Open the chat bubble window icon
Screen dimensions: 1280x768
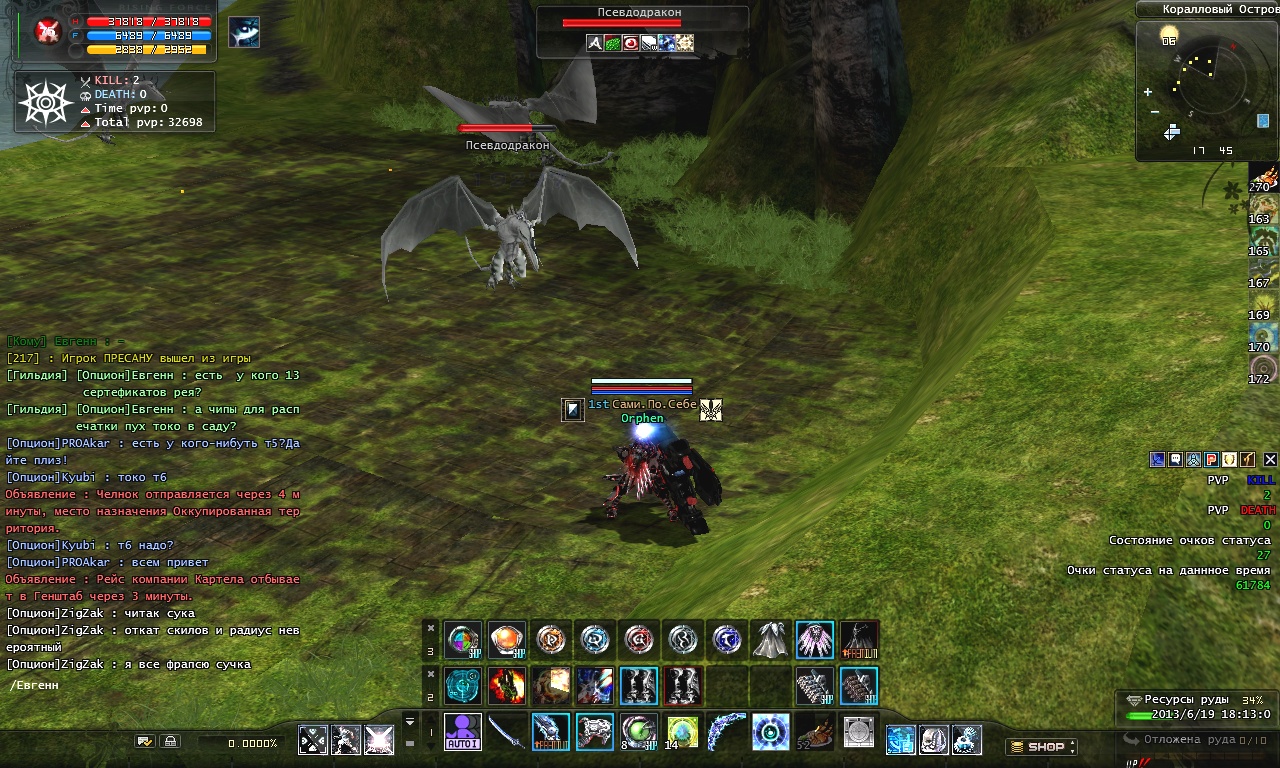[1176, 460]
